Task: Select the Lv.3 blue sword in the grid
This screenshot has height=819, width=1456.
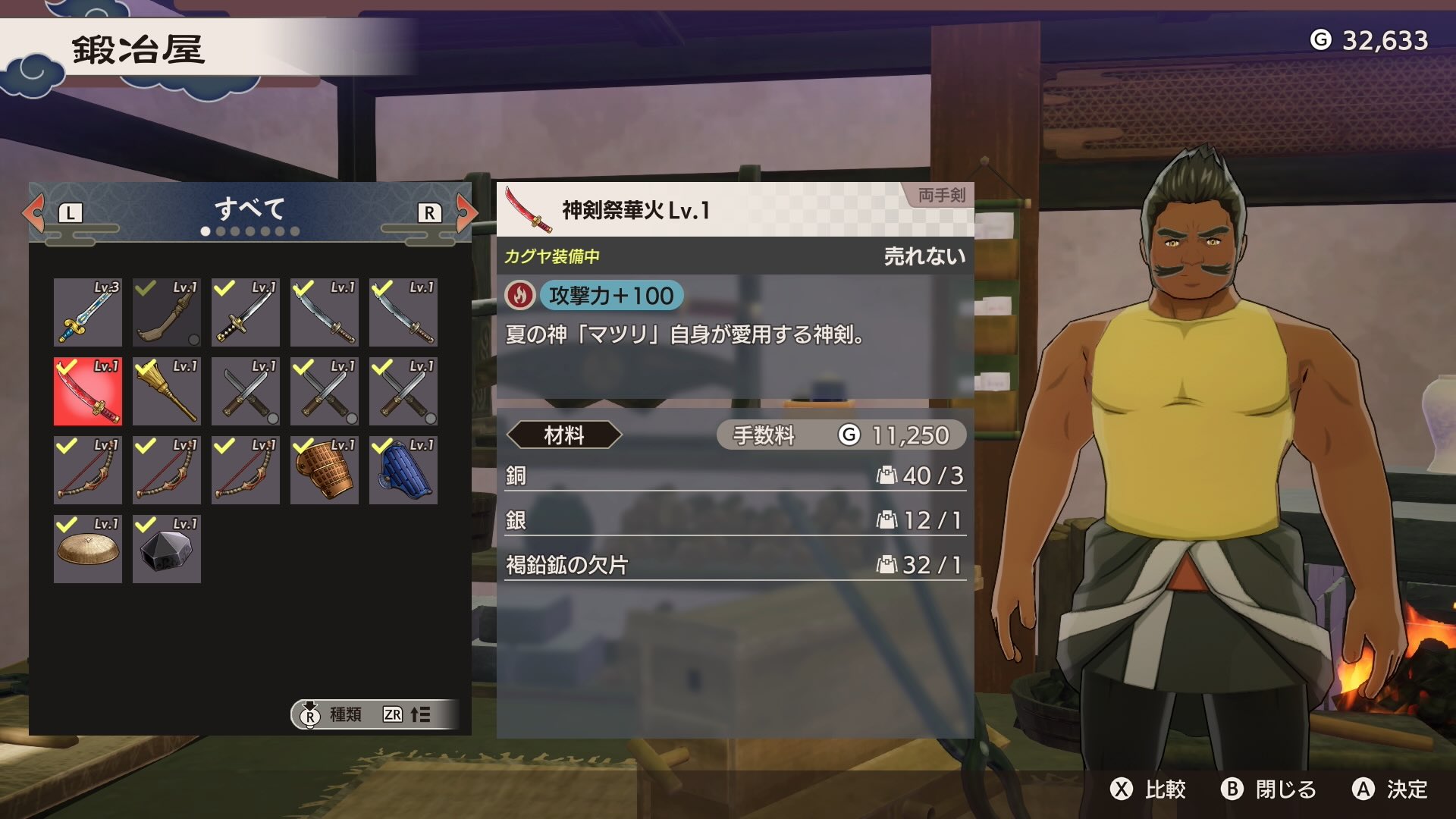Action: (x=87, y=312)
